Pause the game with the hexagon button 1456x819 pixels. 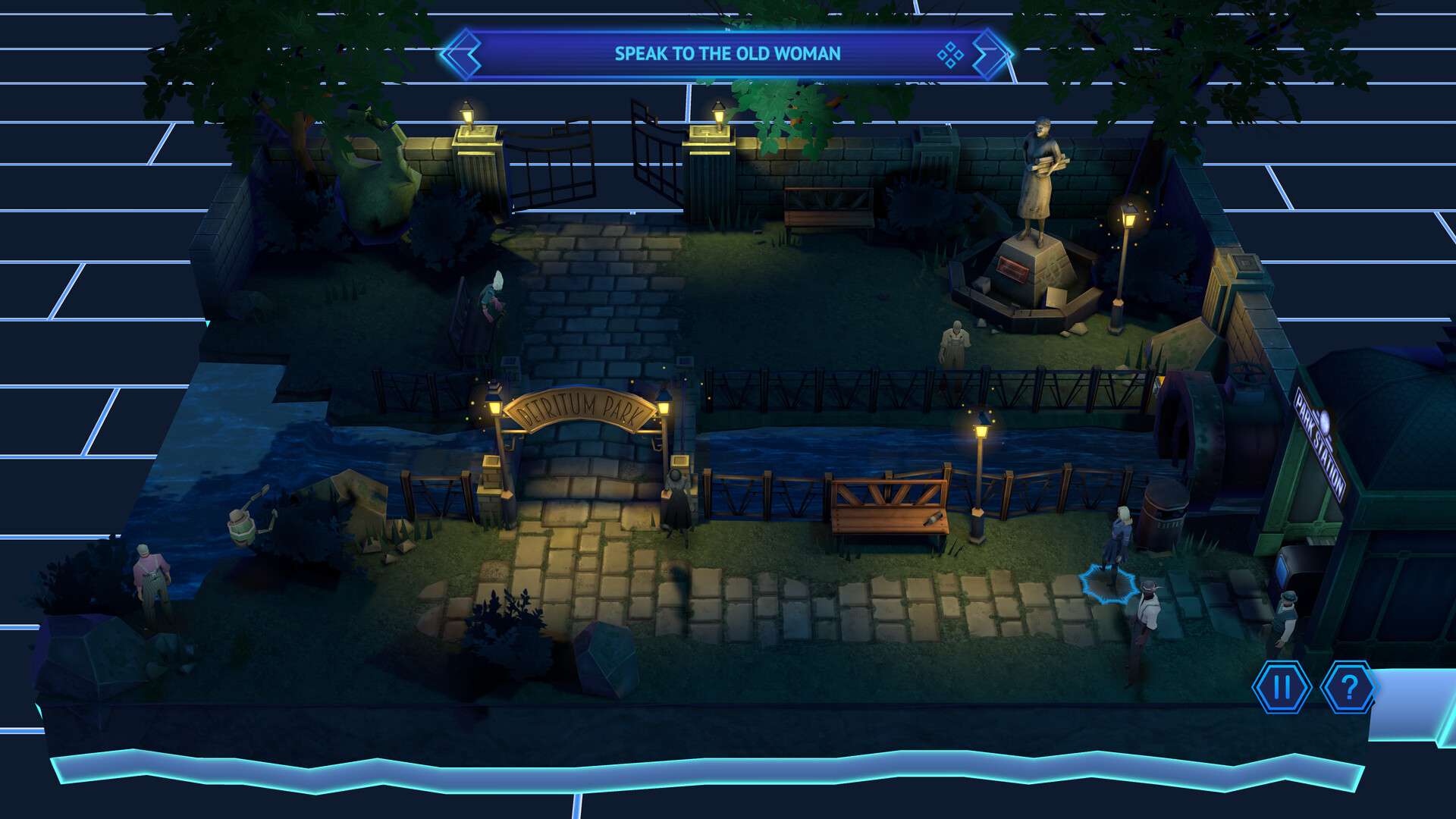point(1282,687)
